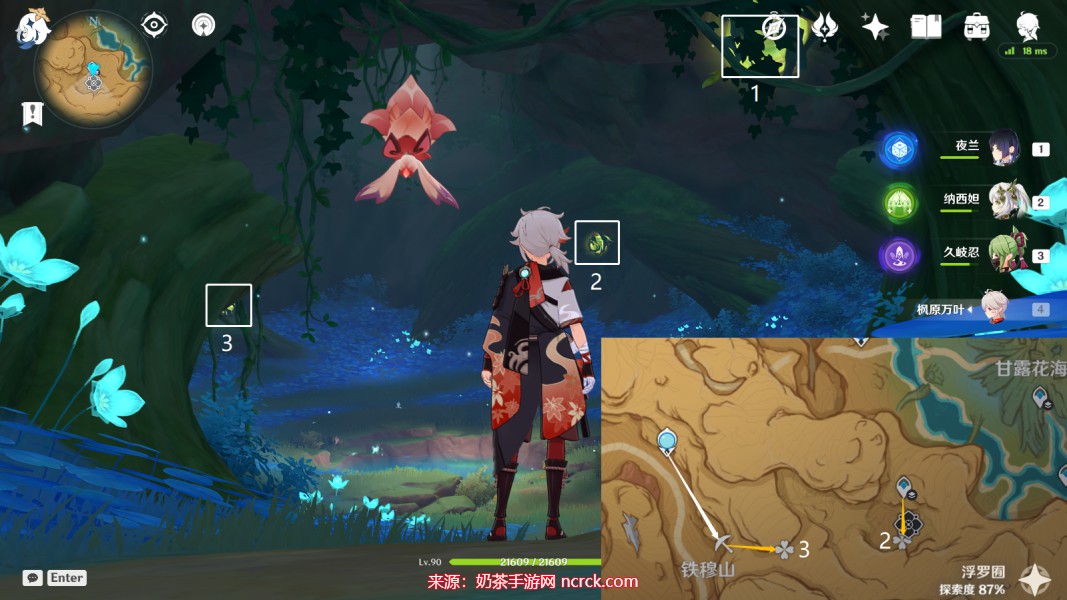Open the winged Wish icon
The width and height of the screenshot is (1067, 600).
point(824,27)
